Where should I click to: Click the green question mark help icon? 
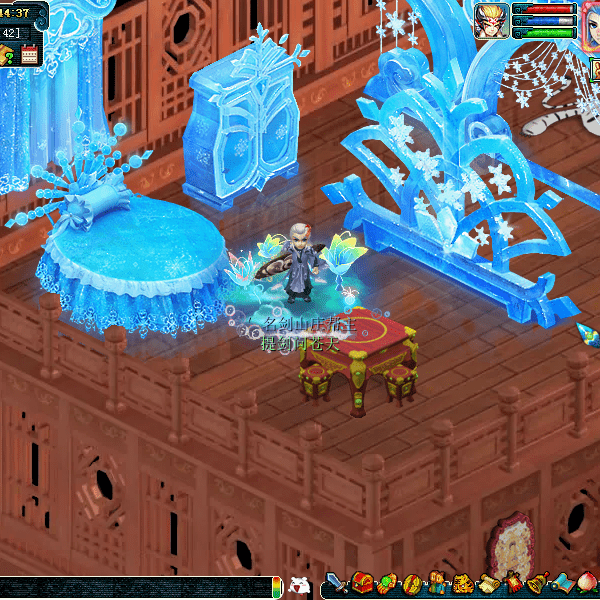coord(8,56)
